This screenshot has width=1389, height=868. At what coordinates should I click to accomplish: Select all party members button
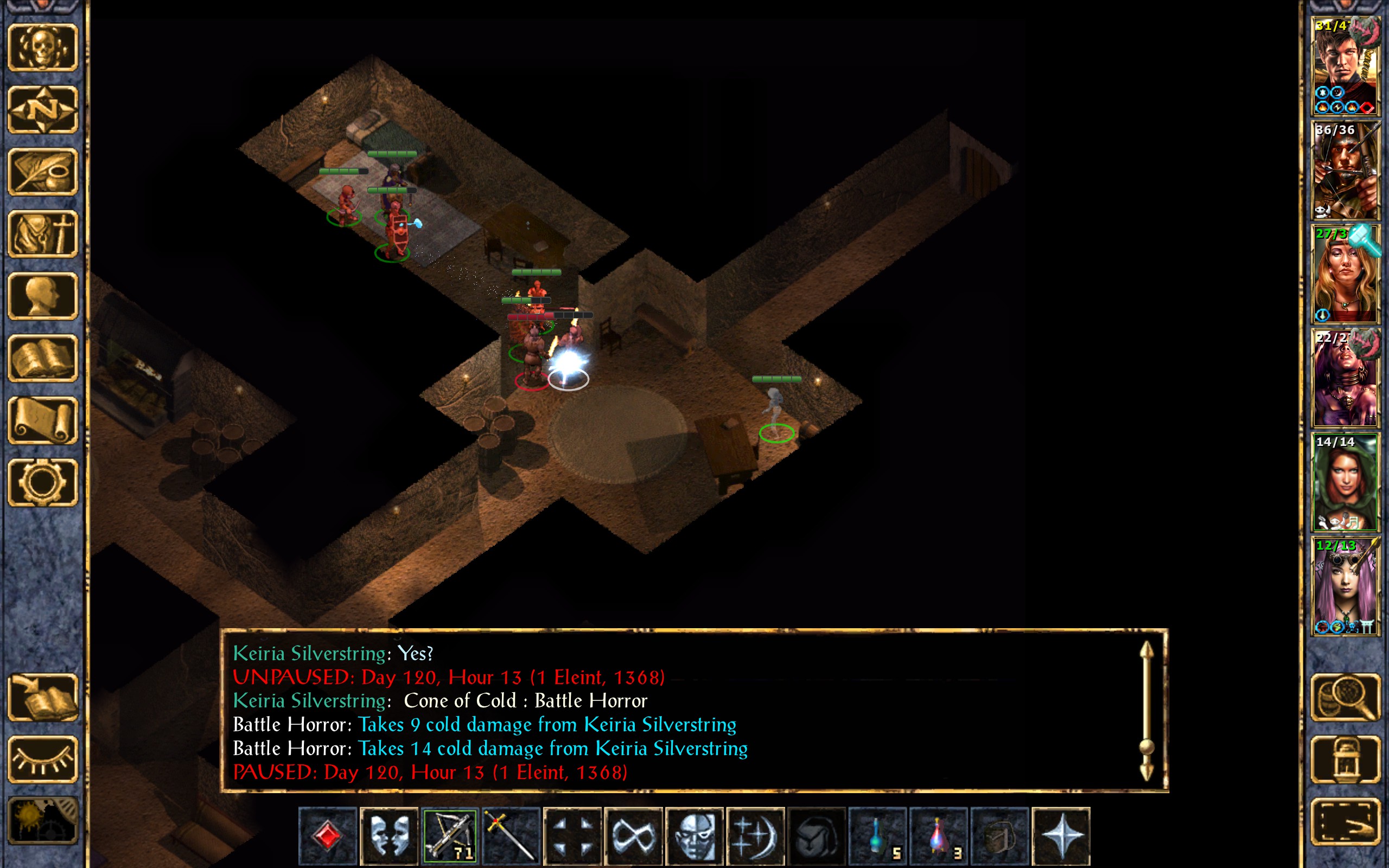(x=1346, y=821)
